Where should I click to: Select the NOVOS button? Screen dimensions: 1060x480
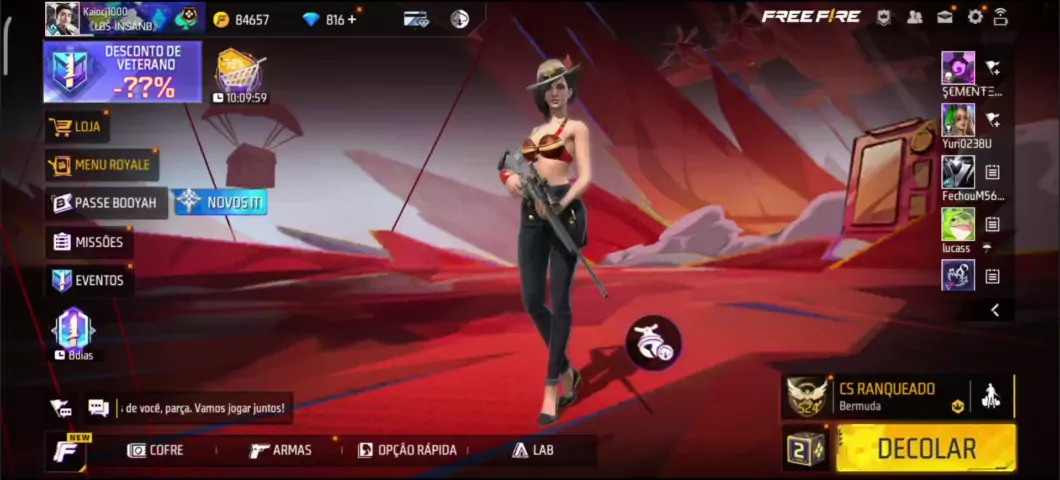220,202
